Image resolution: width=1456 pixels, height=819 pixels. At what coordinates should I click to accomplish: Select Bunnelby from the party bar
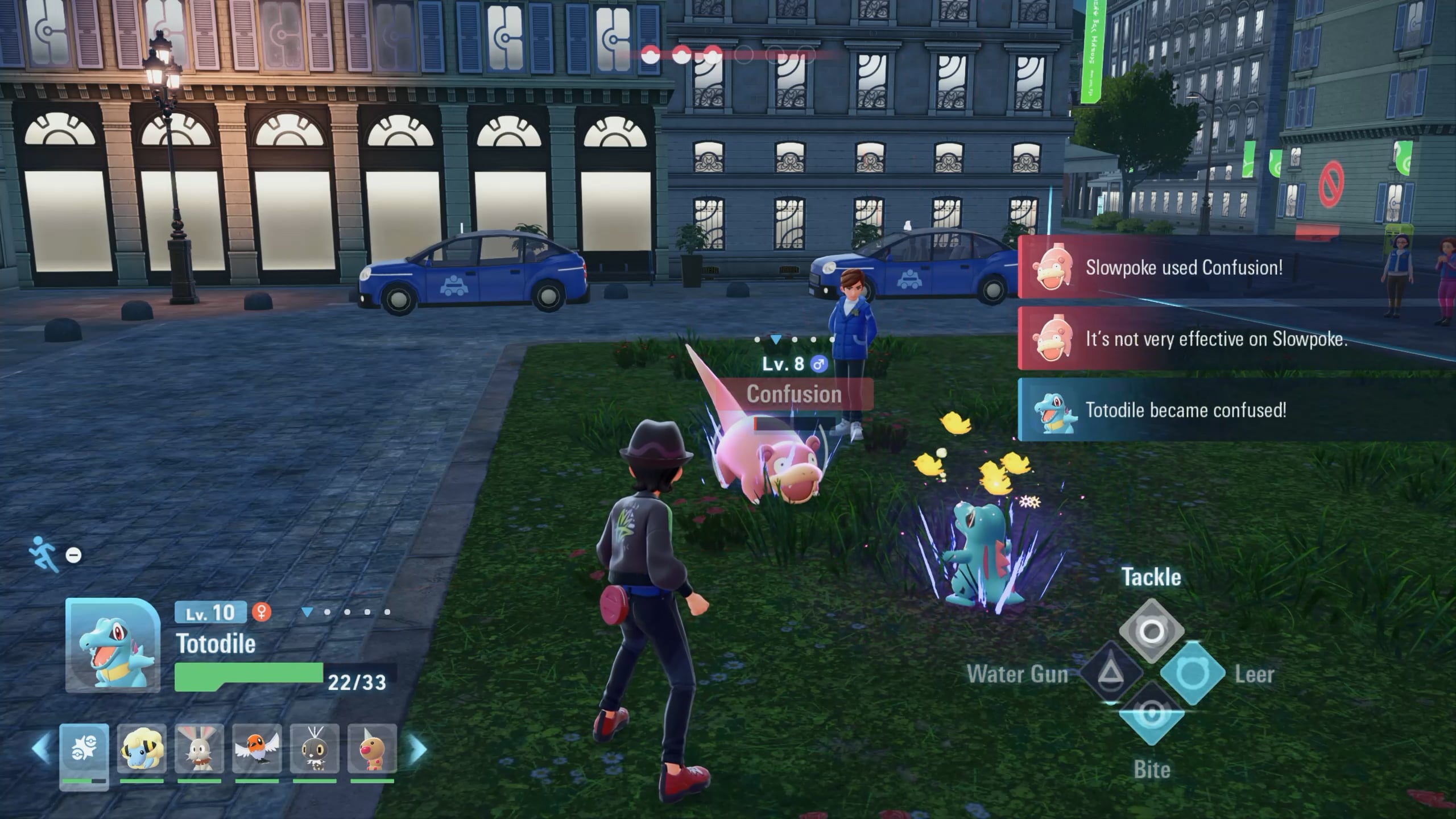(199, 750)
